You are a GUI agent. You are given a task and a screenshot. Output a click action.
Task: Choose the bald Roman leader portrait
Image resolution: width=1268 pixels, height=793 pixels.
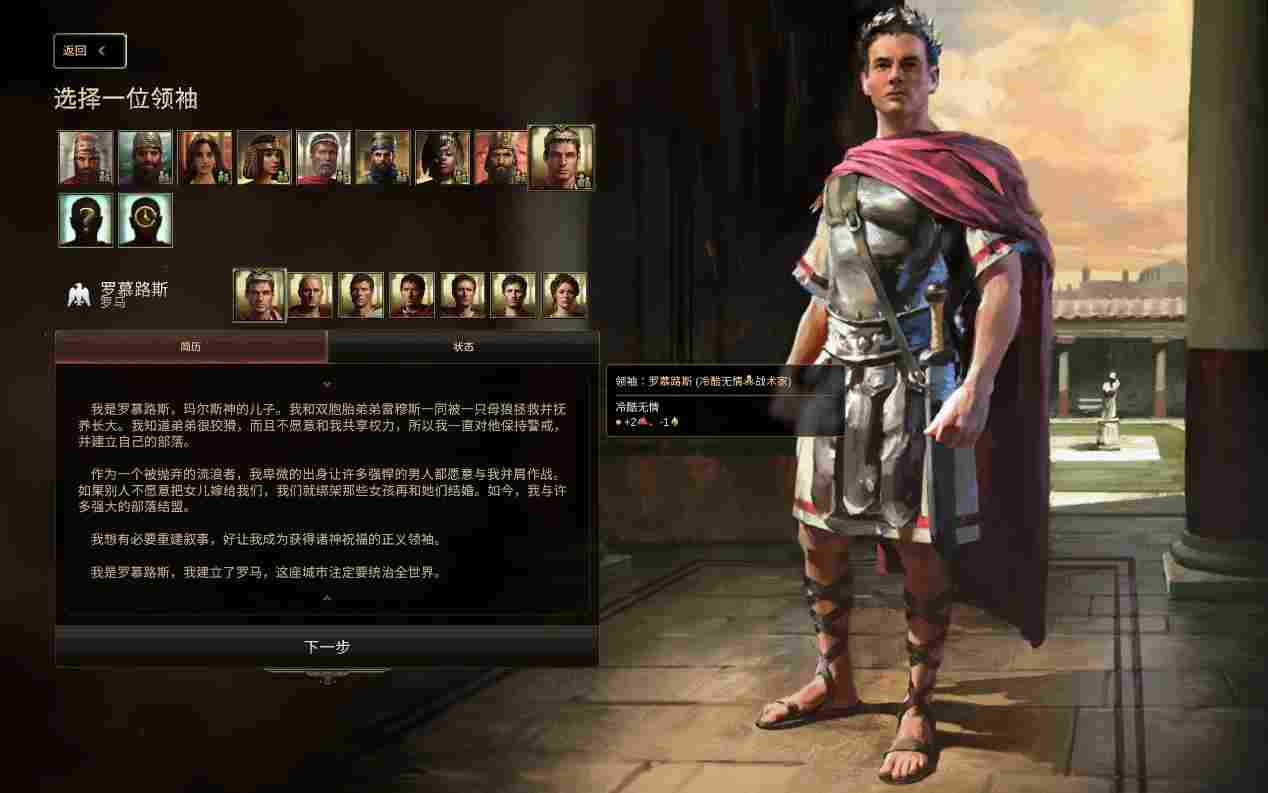311,295
